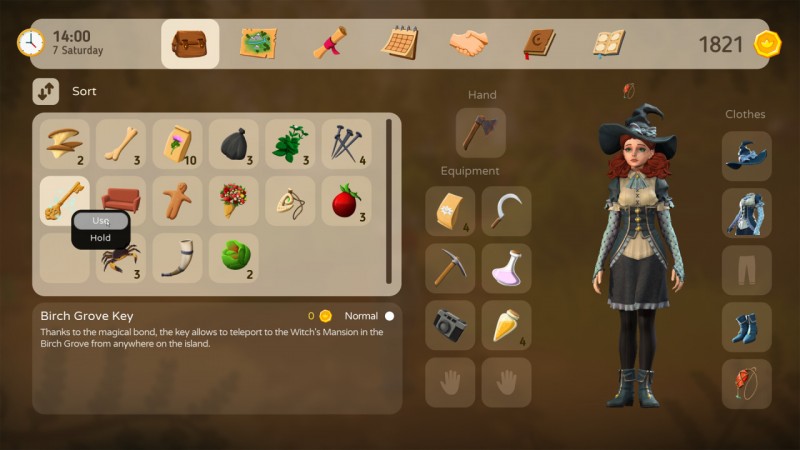The height and width of the screenshot is (450, 800).
Task: Open the calendar tab
Action: pyautogui.click(x=400, y=44)
